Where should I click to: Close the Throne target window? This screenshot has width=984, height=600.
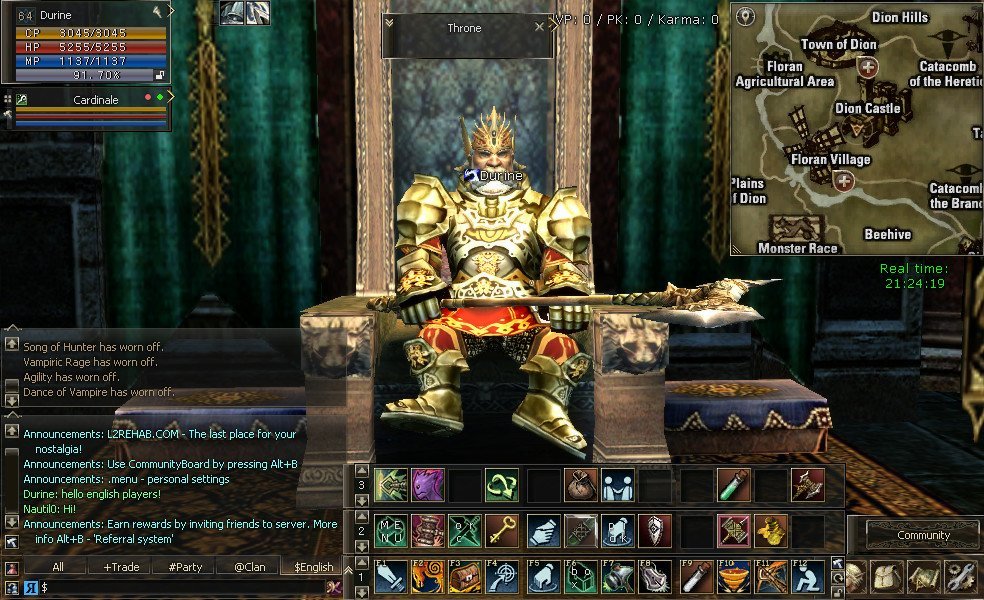540,27
